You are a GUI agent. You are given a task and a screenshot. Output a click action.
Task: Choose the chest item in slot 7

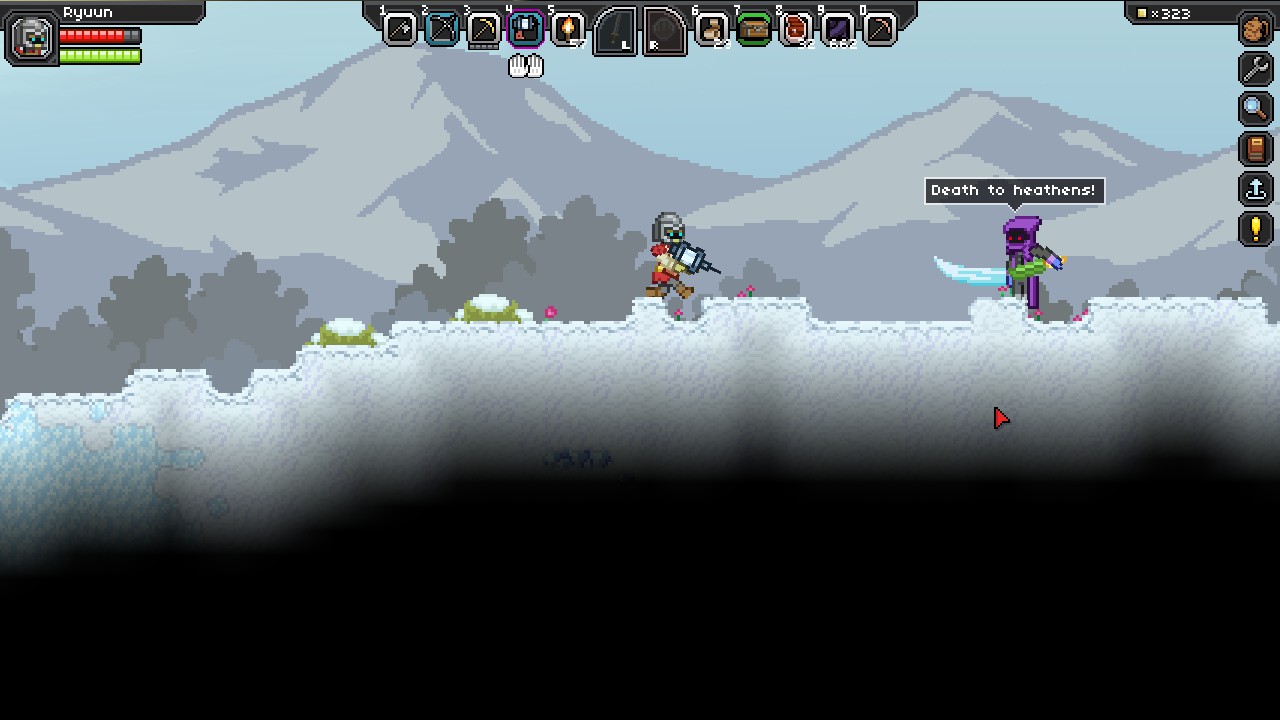coord(753,29)
